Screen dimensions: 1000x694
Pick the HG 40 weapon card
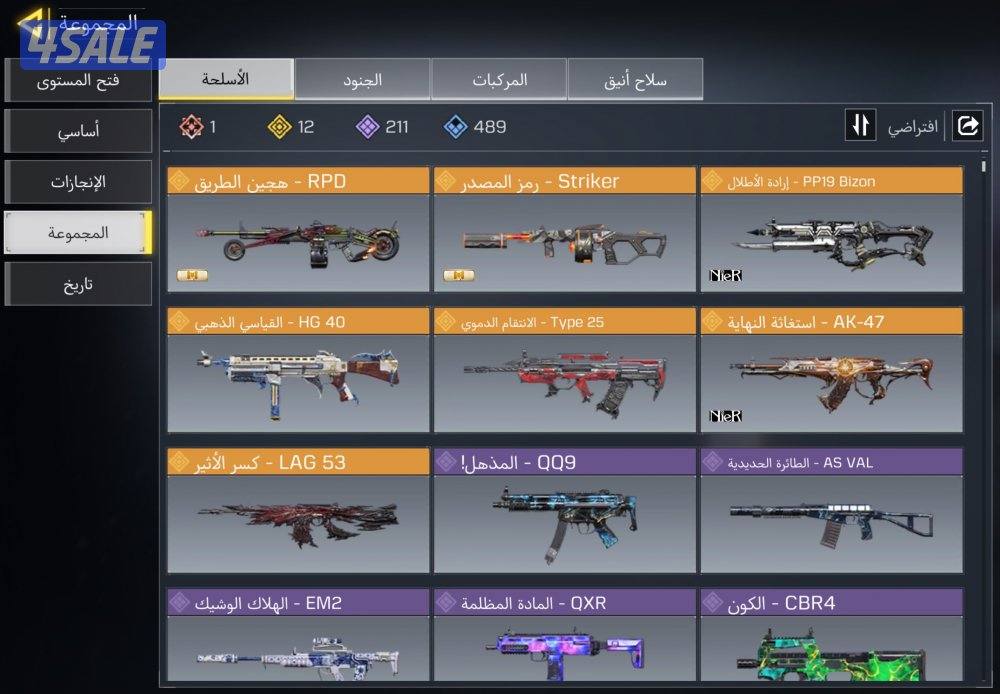(x=298, y=371)
